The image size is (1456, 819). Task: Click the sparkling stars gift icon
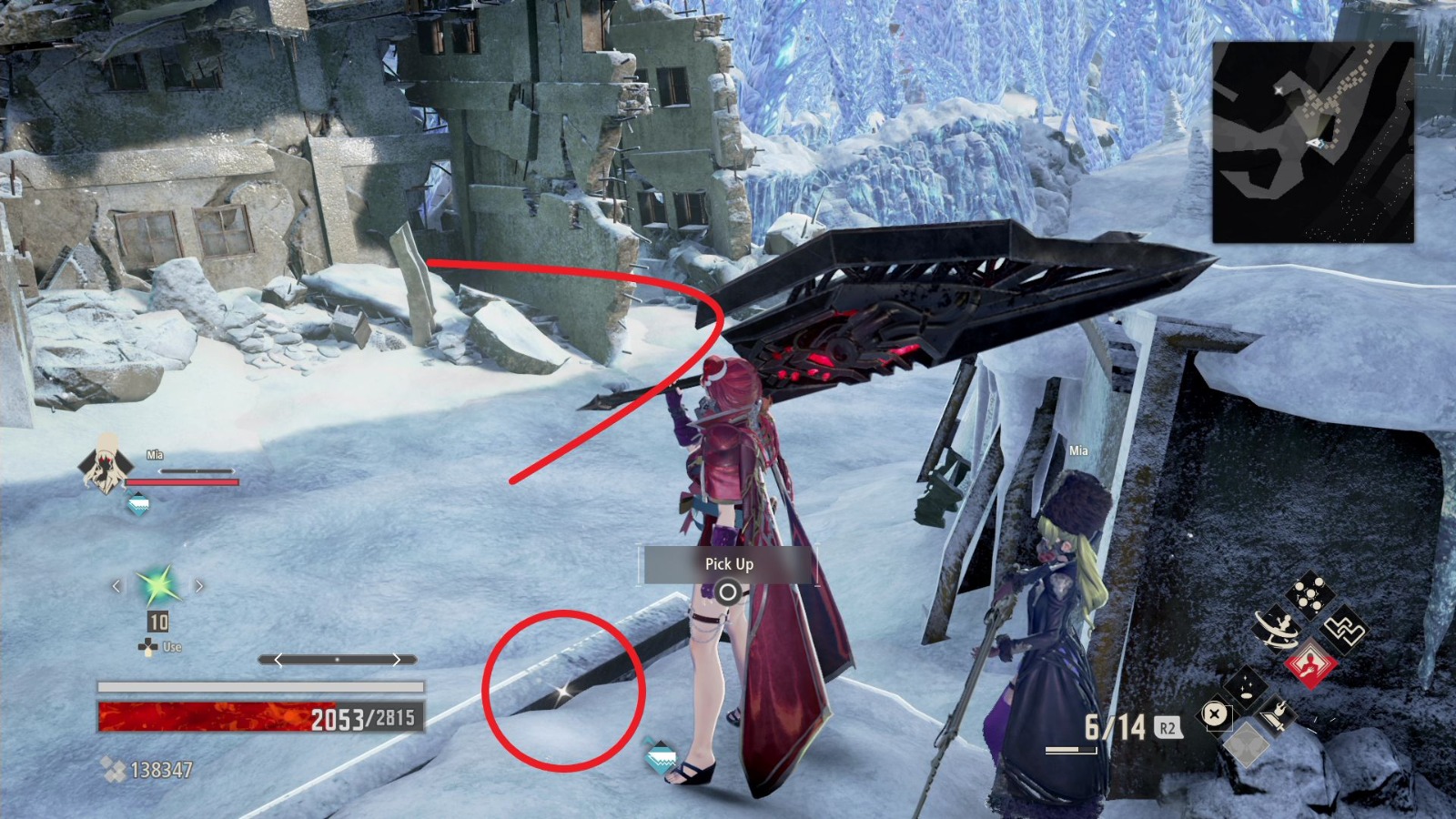tap(1247, 688)
